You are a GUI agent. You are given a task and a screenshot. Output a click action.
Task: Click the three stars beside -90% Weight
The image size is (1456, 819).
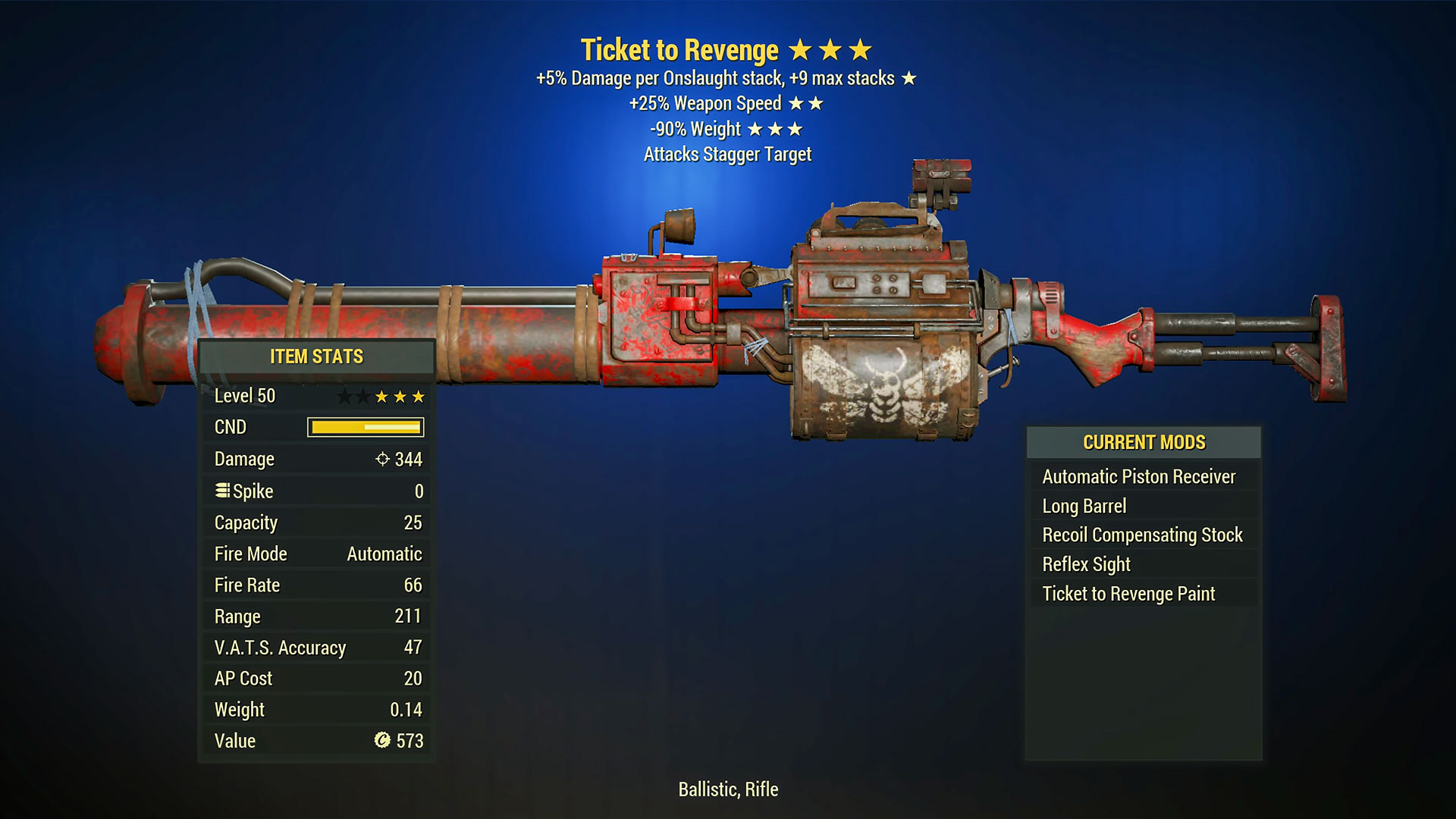[x=777, y=129]
